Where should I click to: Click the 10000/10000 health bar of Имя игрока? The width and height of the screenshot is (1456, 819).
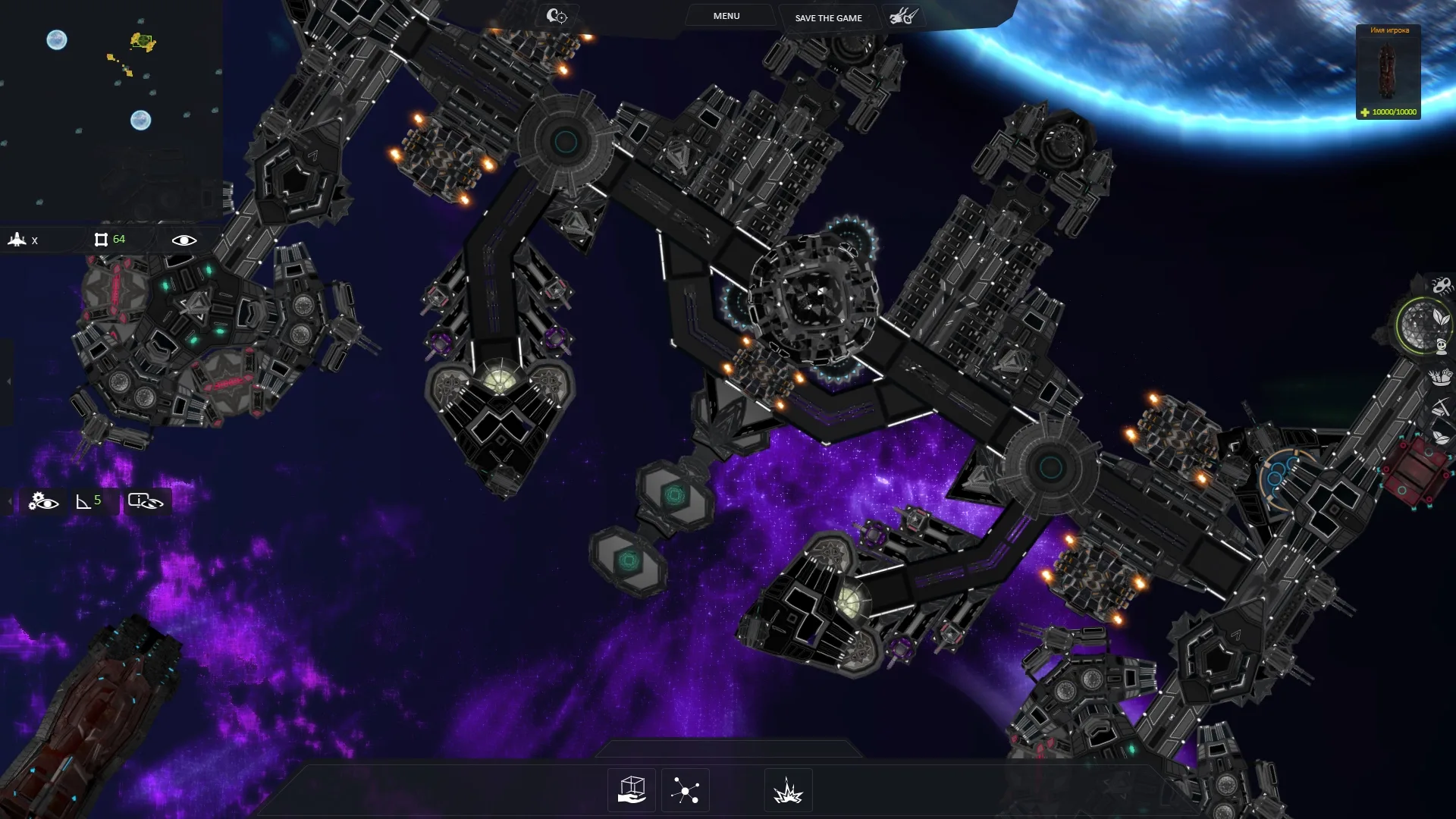[1389, 111]
